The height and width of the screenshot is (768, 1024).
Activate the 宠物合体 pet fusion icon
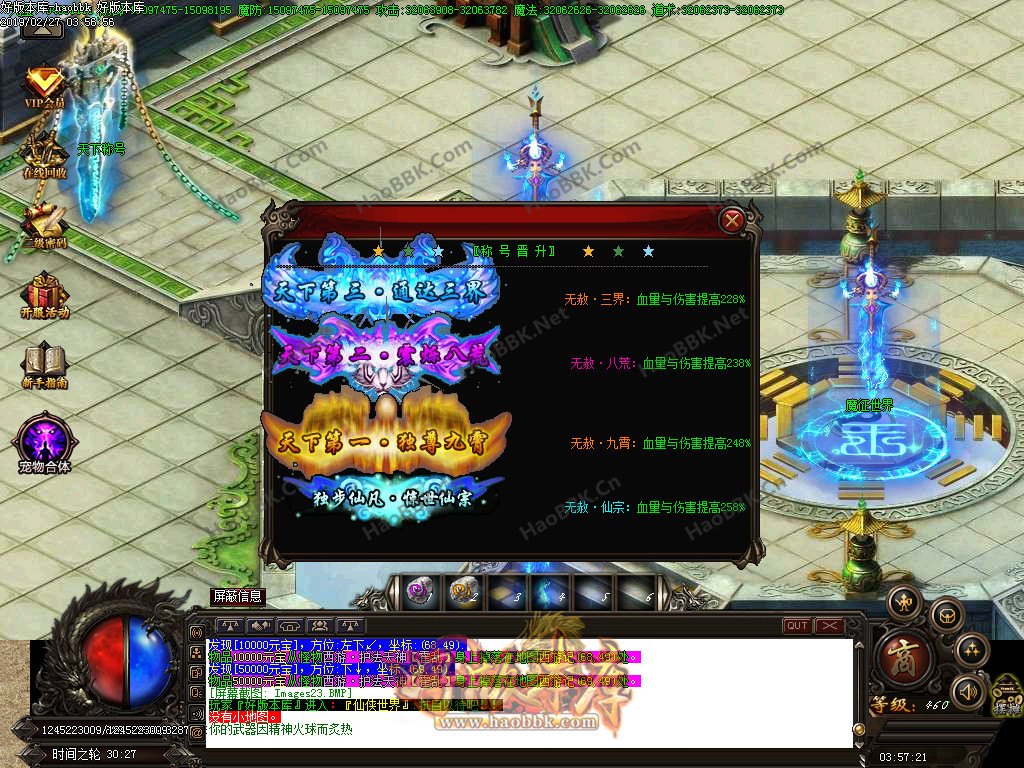click(x=44, y=443)
